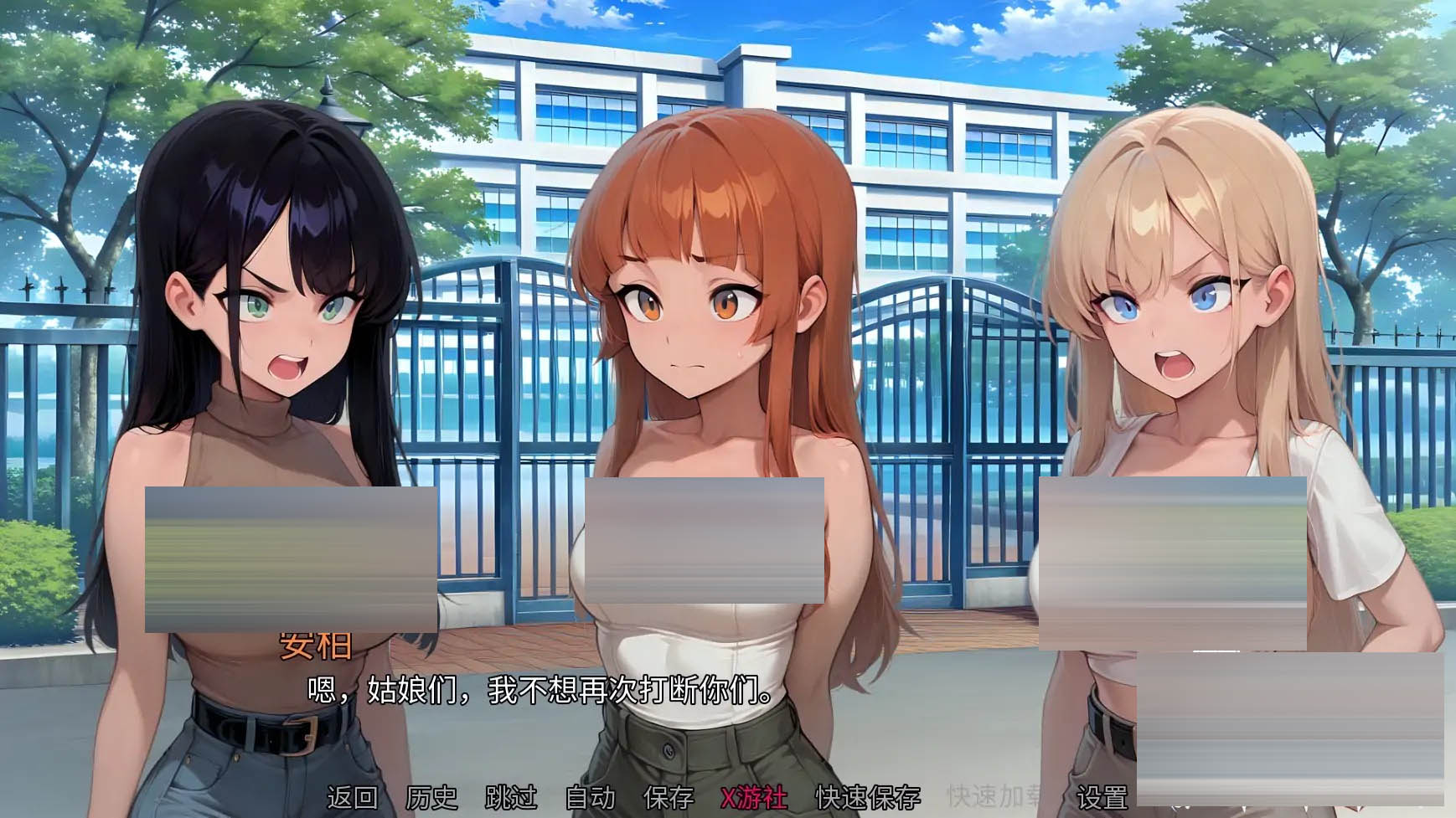
Task: Click the red X游社 link
Action: pyautogui.click(x=751, y=800)
